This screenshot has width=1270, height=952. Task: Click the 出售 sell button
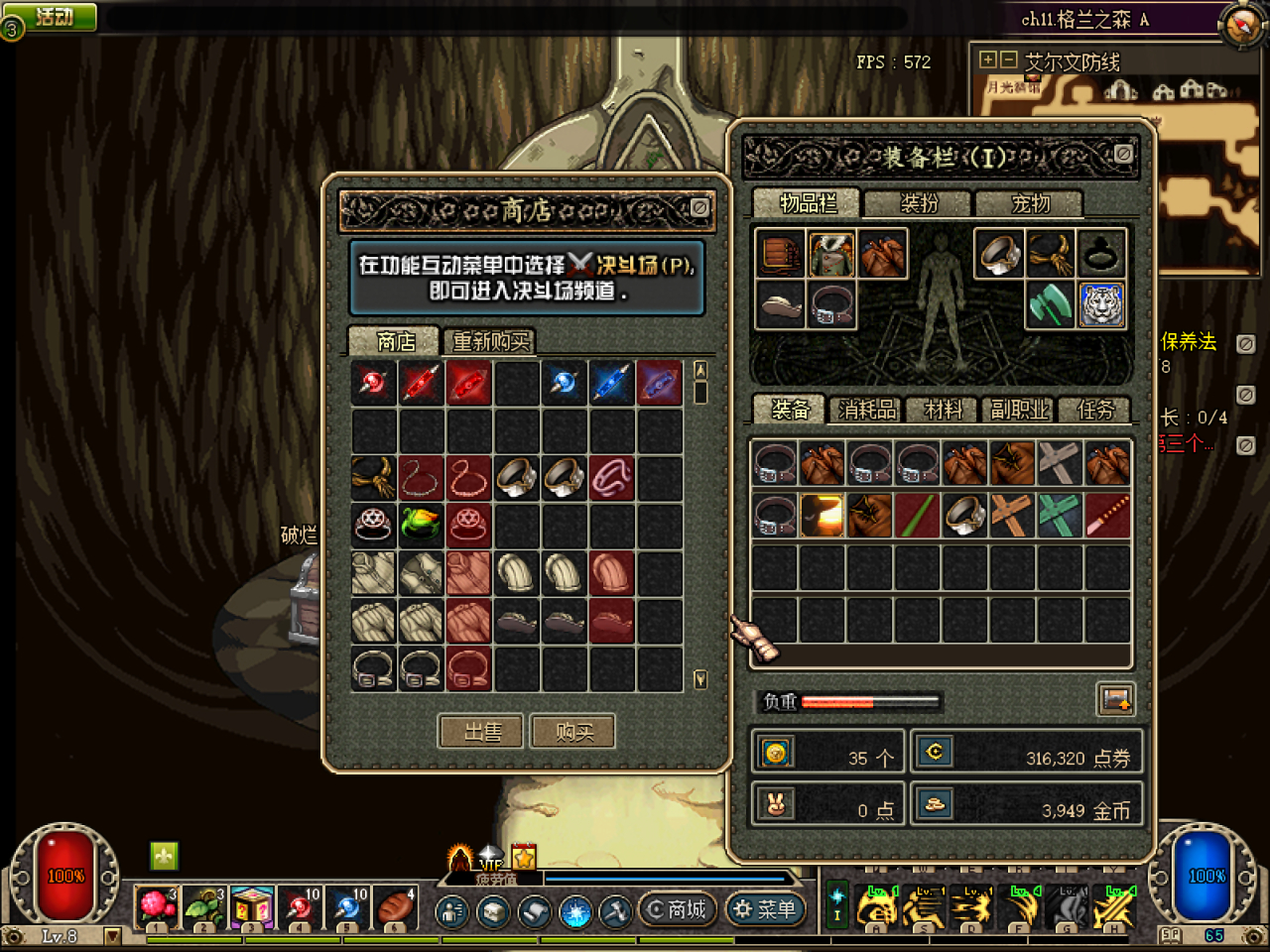pyautogui.click(x=482, y=732)
